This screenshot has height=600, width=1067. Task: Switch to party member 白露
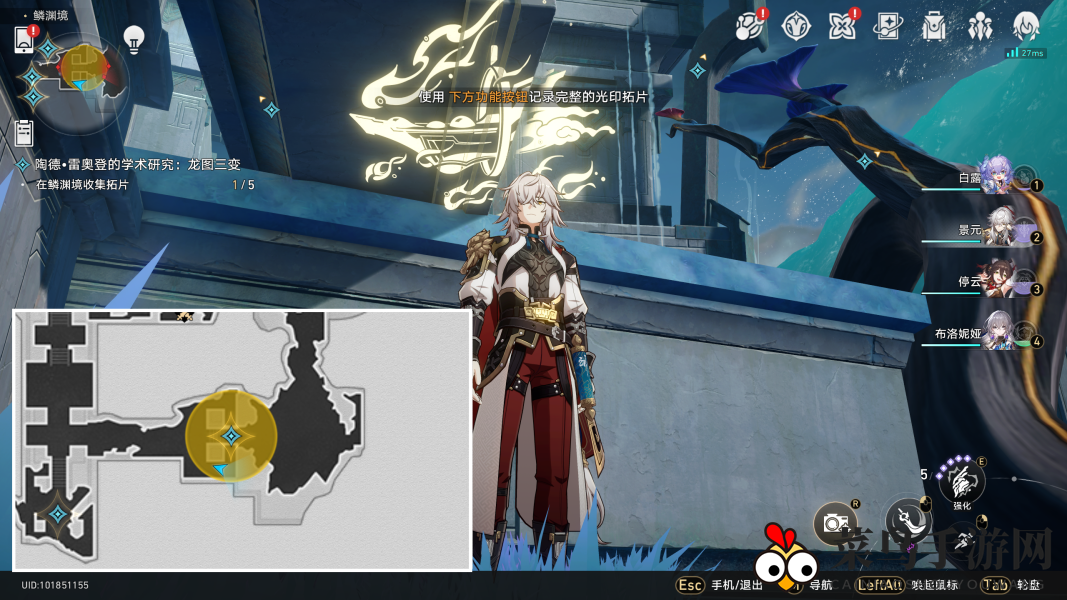(996, 175)
